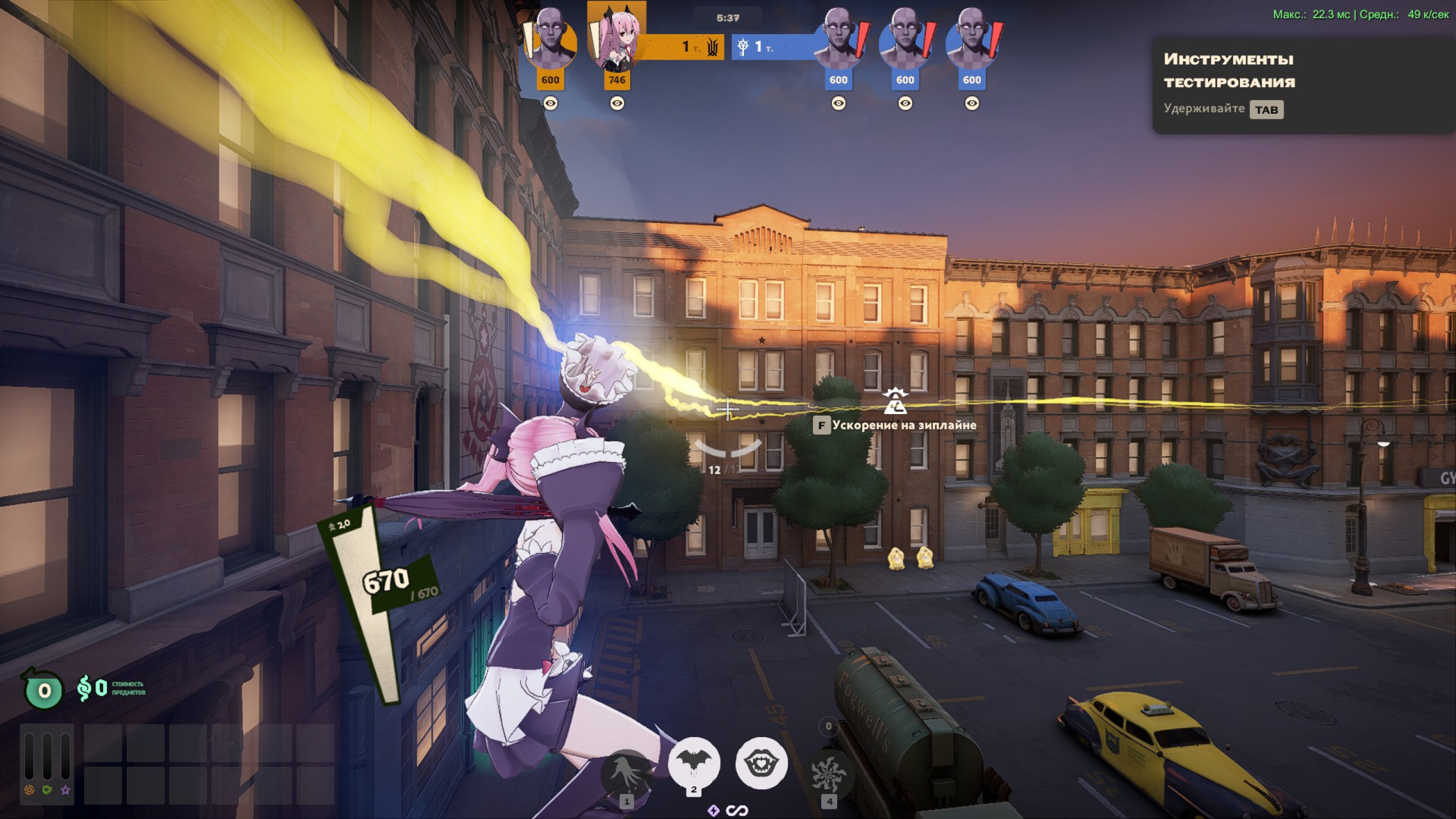The image size is (1456, 819).
Task: Click the orange weapon stat icon
Action: 30,790
